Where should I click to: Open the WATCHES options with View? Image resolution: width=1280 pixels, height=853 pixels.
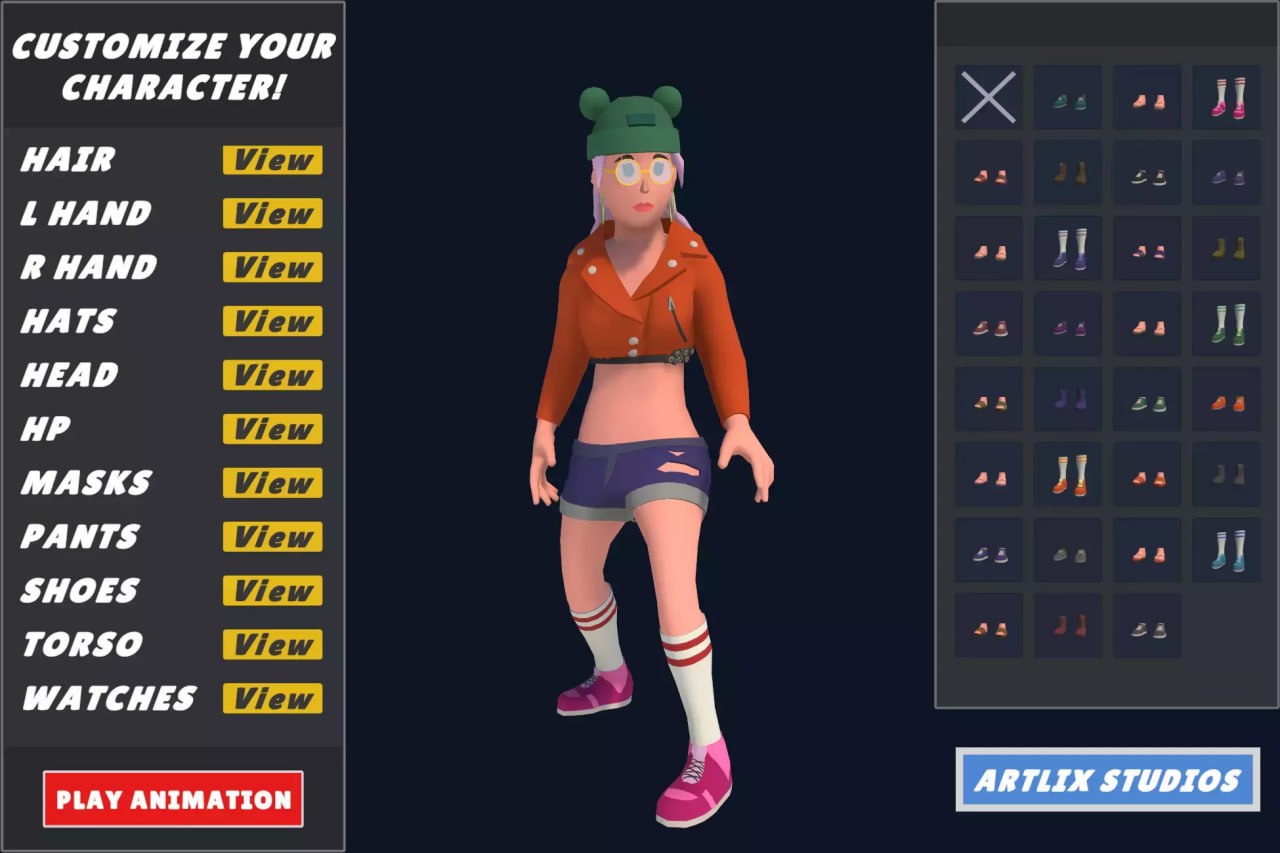tap(271, 699)
